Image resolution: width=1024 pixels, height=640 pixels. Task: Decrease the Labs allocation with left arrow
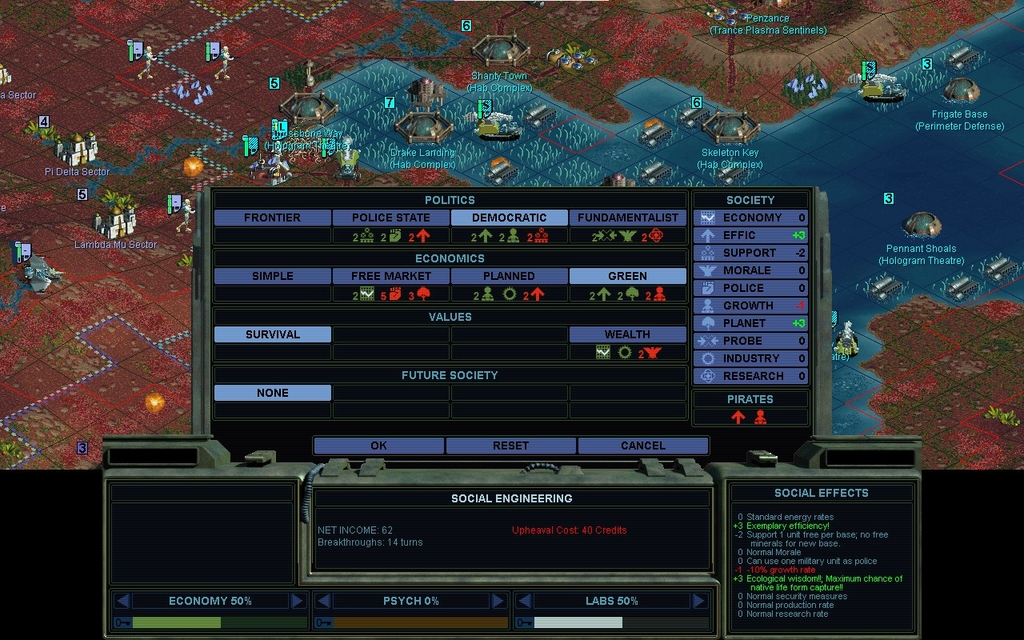tap(523, 601)
